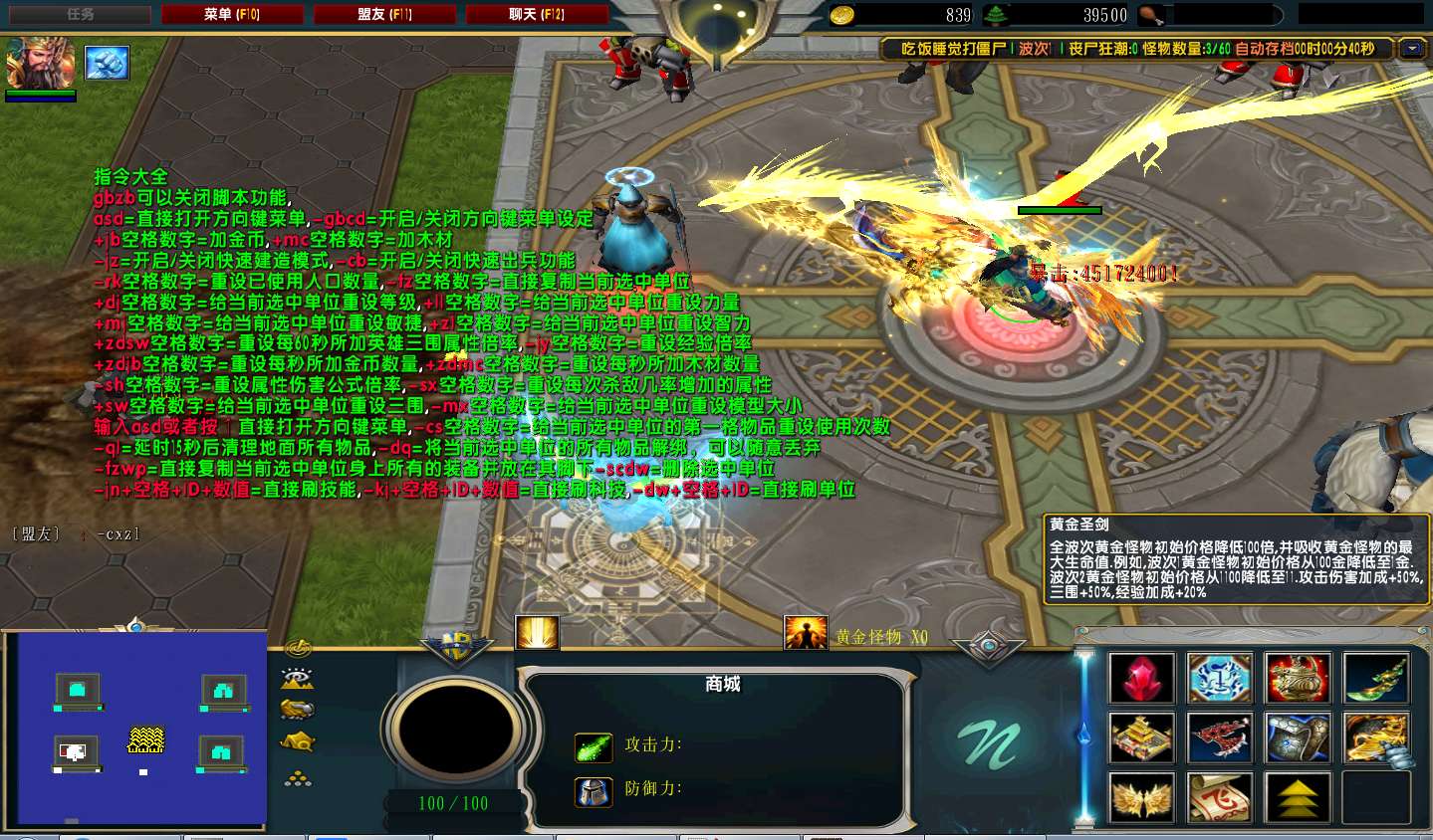Screen dimensions: 1433x840
Task: Open the 聊天 (F12) chat log
Action: 537,14
